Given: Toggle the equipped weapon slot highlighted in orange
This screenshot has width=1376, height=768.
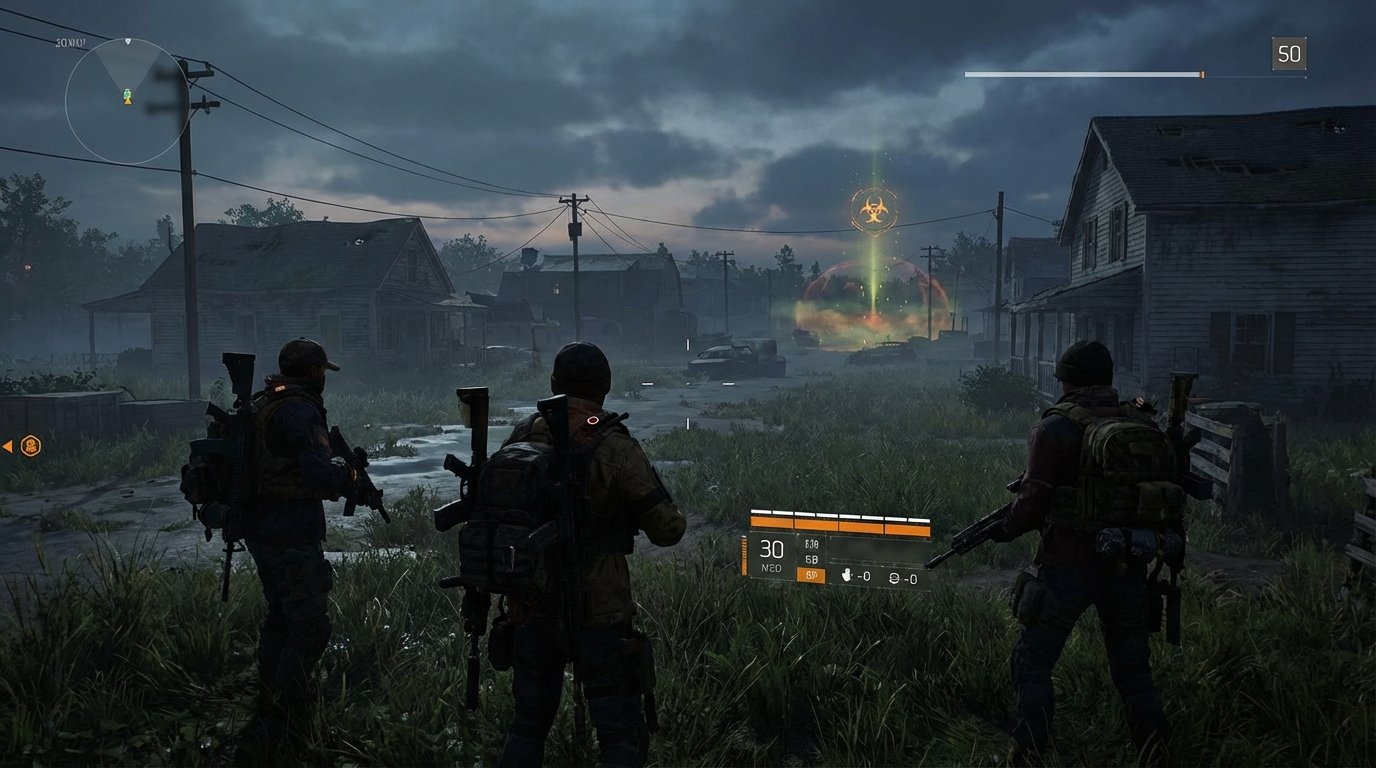Looking at the screenshot, I should point(812,574).
